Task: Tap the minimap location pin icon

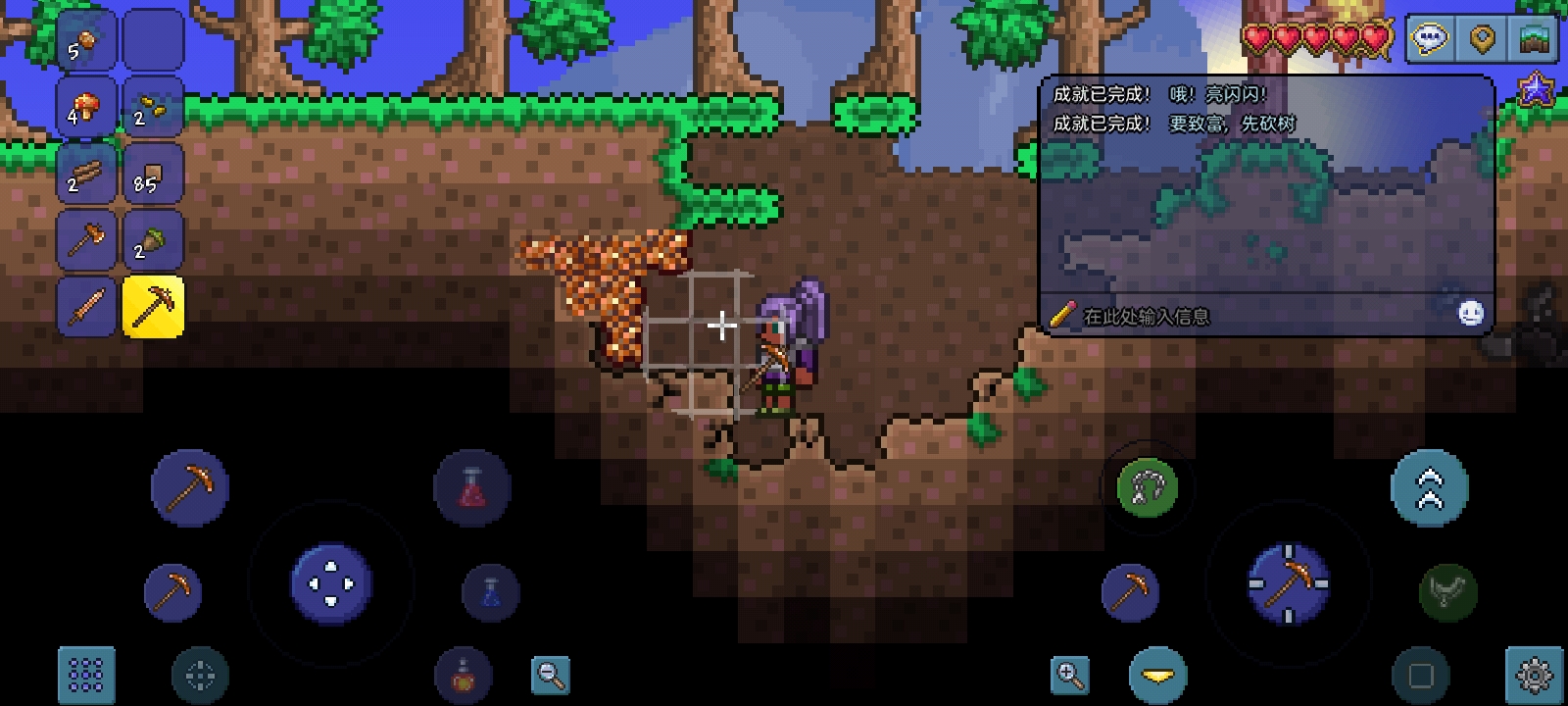Action: (x=1483, y=40)
